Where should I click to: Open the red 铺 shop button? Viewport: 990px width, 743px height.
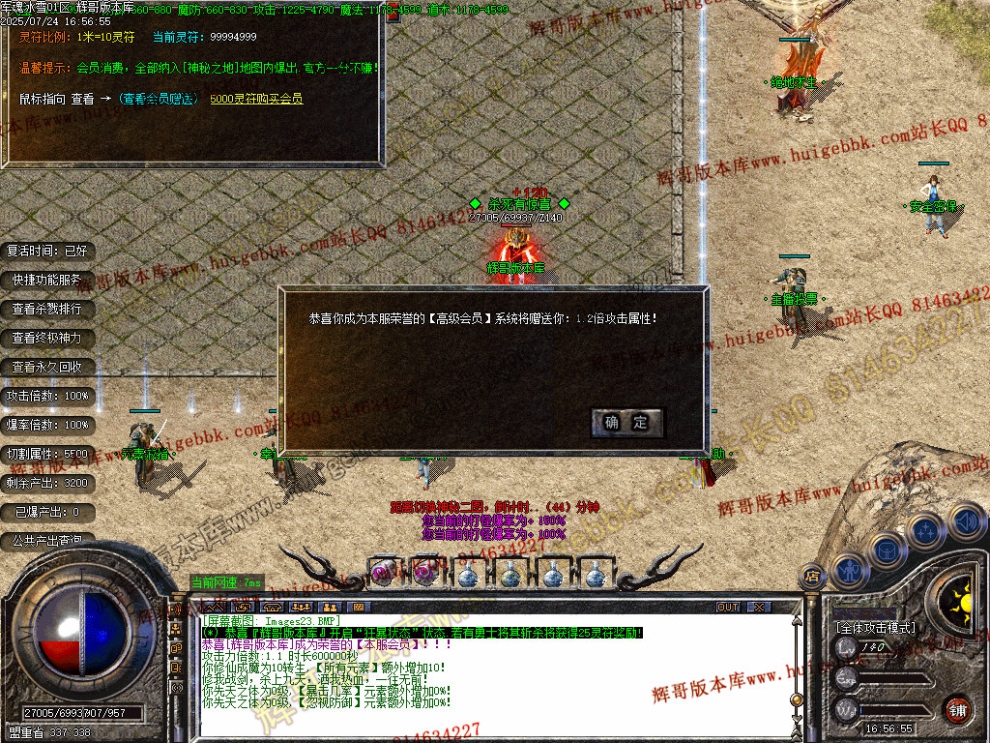(x=957, y=711)
